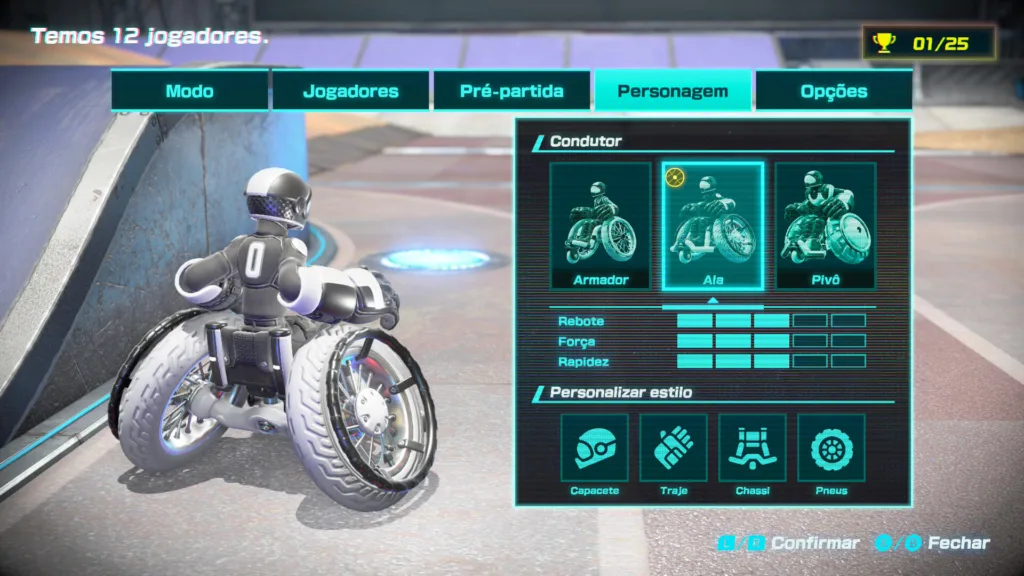Select the Ala driver card
Screen dimensions: 1024x576
point(713,226)
